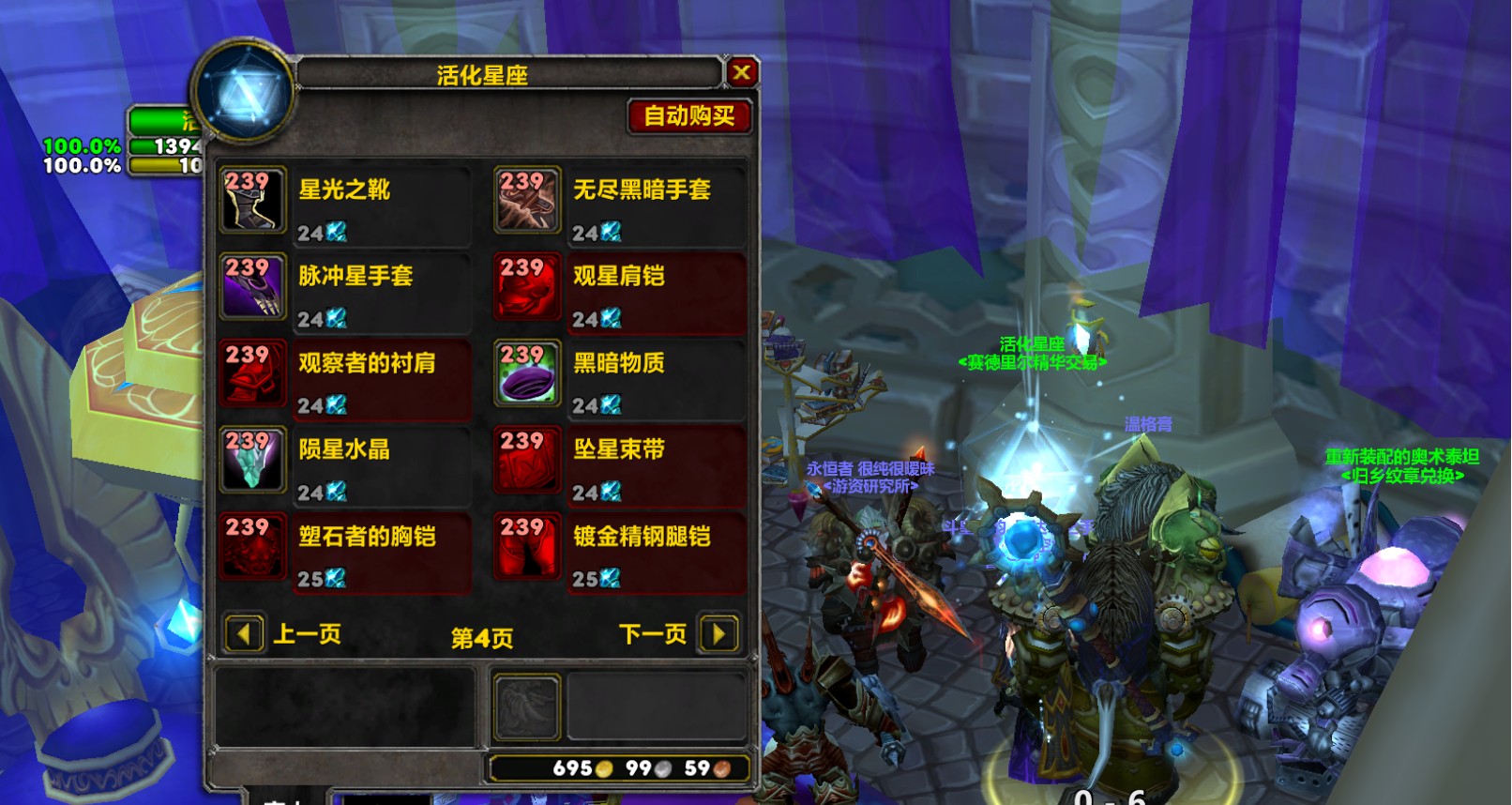Pick the 观星肩铠 shoulder item

tap(528, 286)
